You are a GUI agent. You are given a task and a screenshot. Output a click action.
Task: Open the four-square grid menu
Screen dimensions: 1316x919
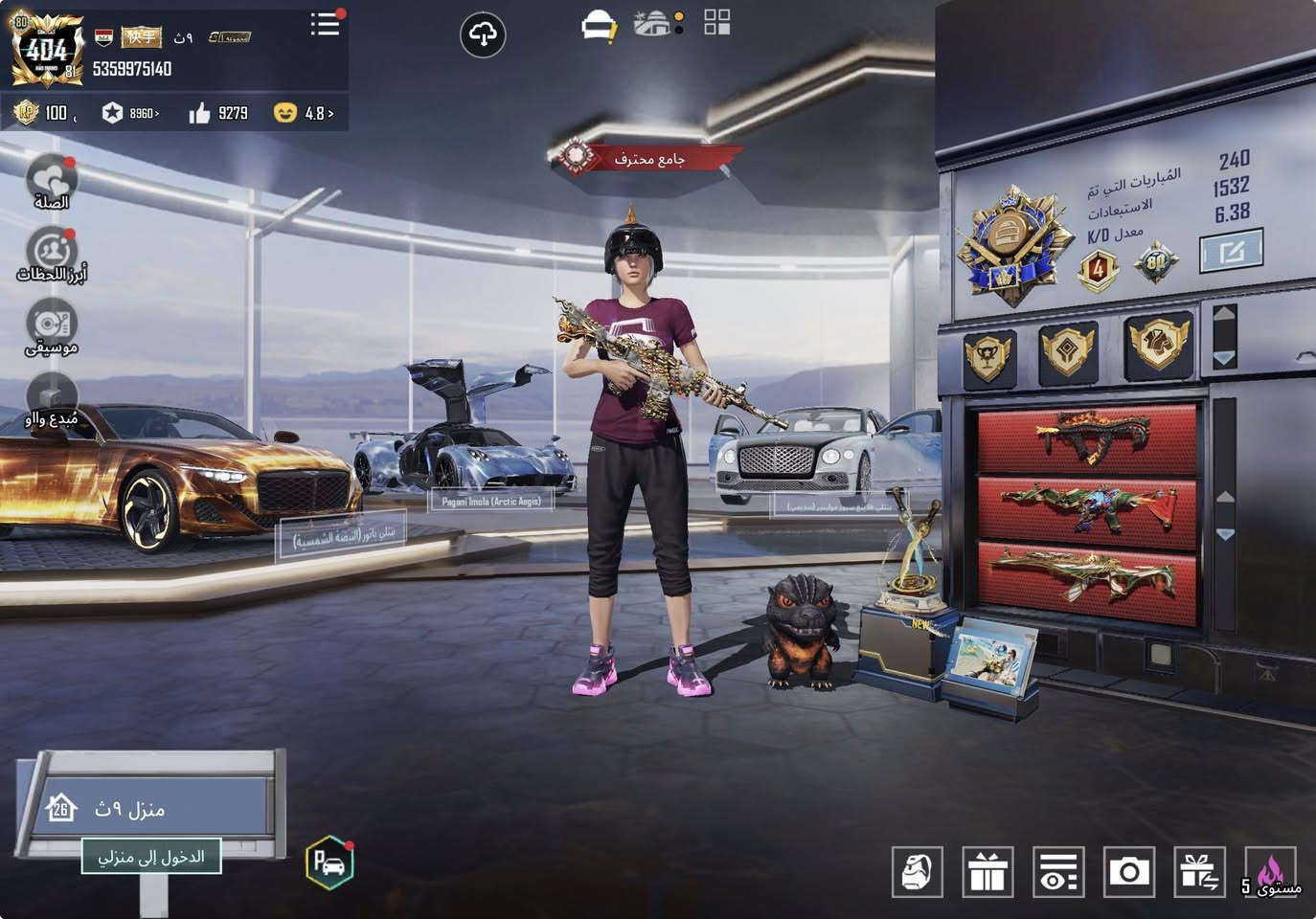coord(716,22)
